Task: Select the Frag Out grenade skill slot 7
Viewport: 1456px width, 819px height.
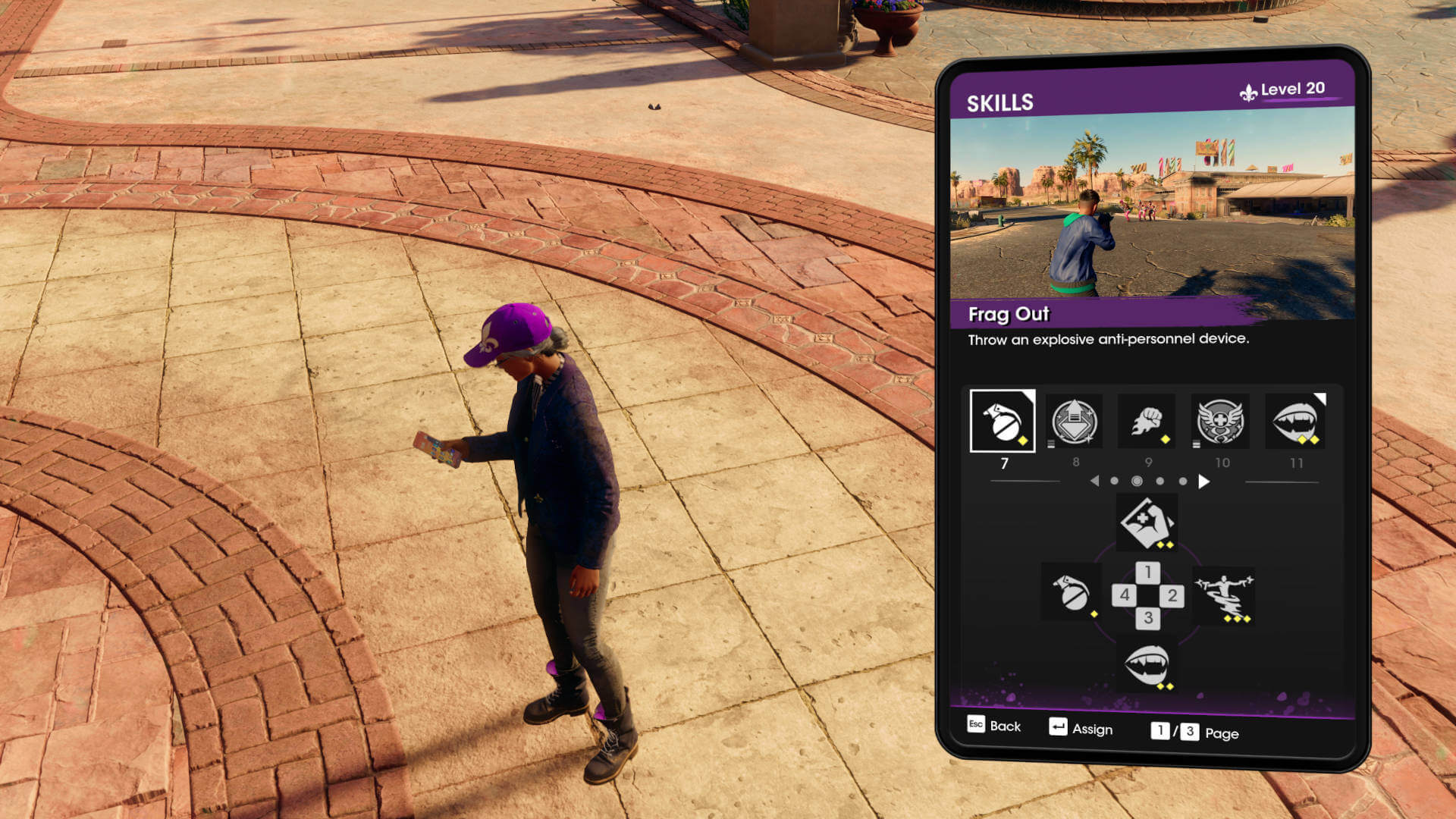Action: pos(1002,422)
